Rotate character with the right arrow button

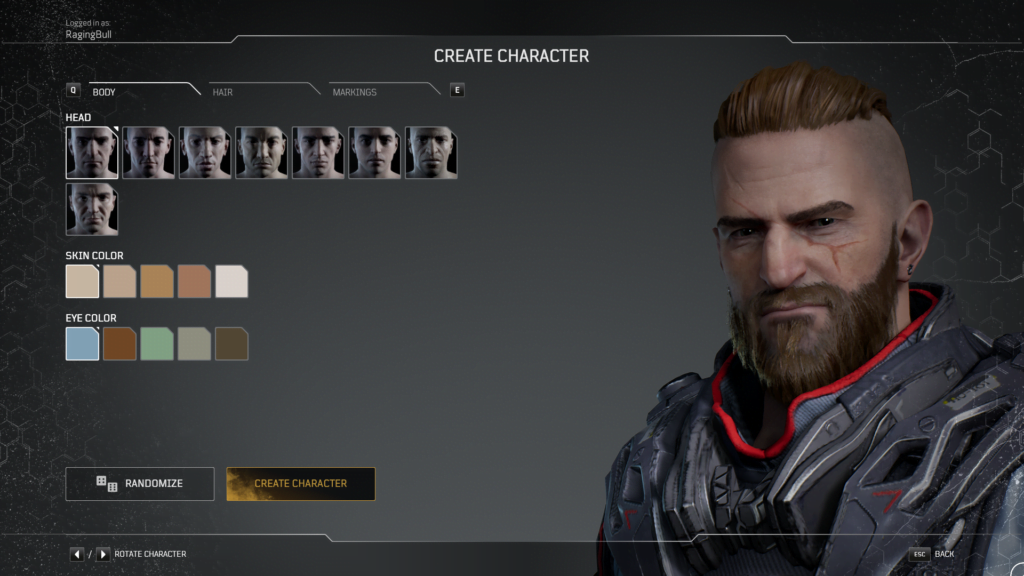[103, 554]
